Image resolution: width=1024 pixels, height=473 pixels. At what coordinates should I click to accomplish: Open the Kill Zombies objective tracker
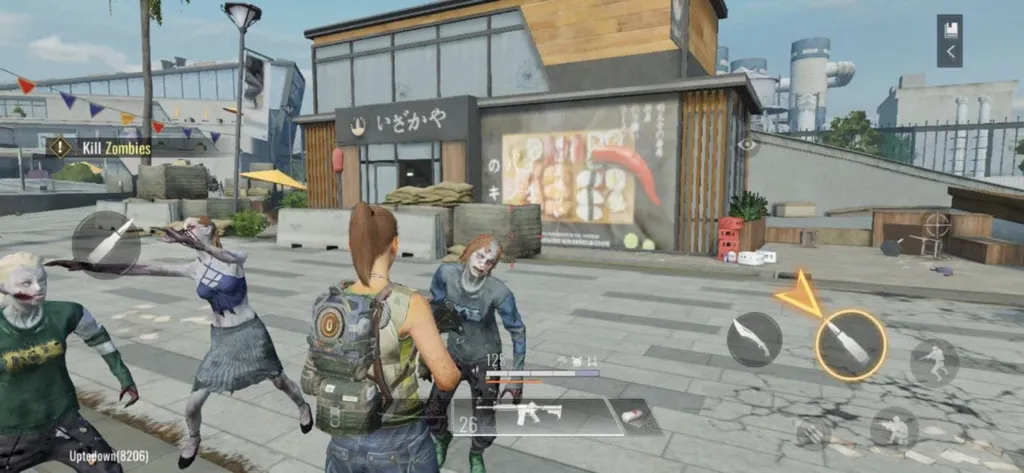pos(100,149)
